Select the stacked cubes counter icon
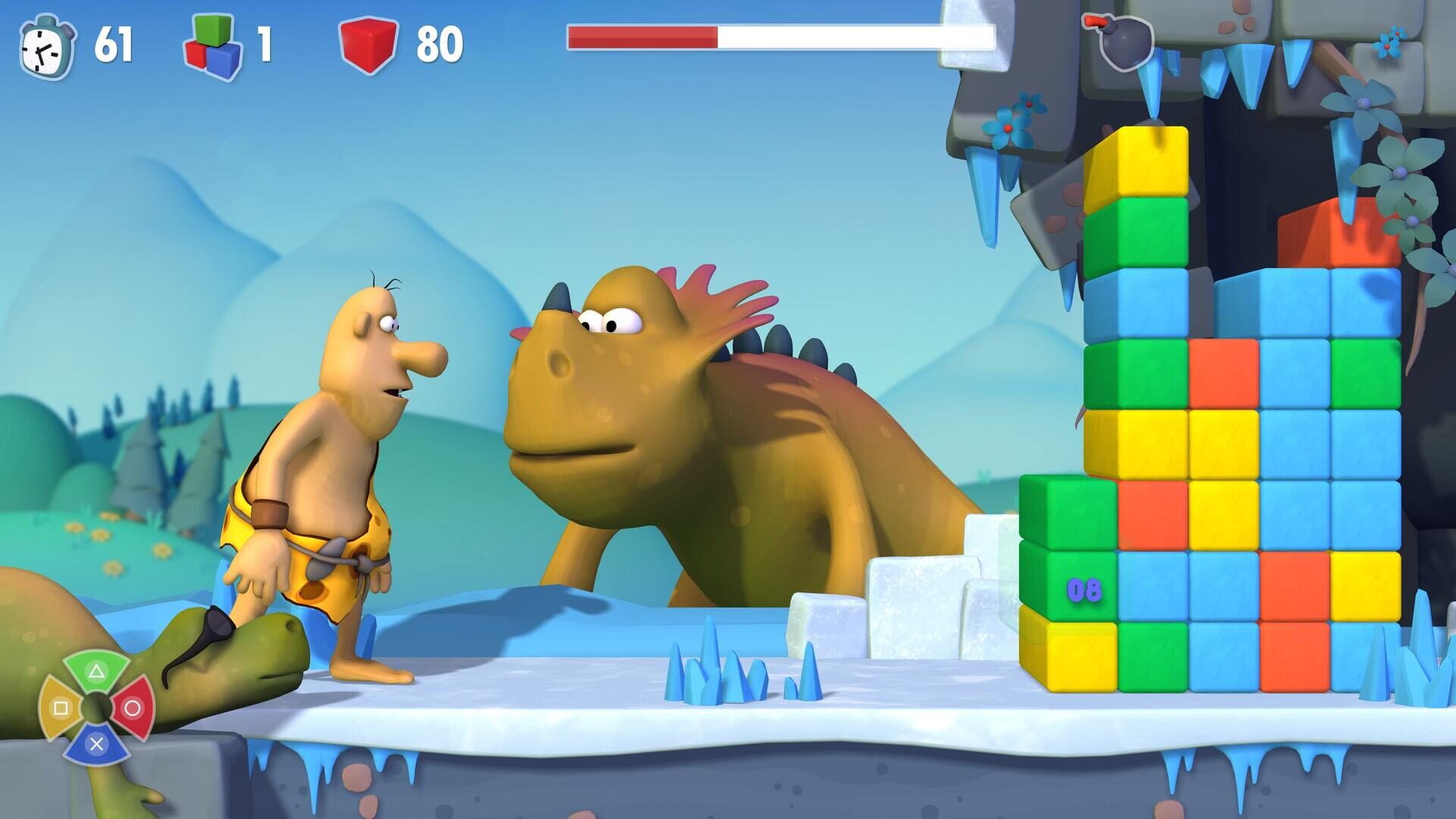1456x819 pixels. (211, 47)
